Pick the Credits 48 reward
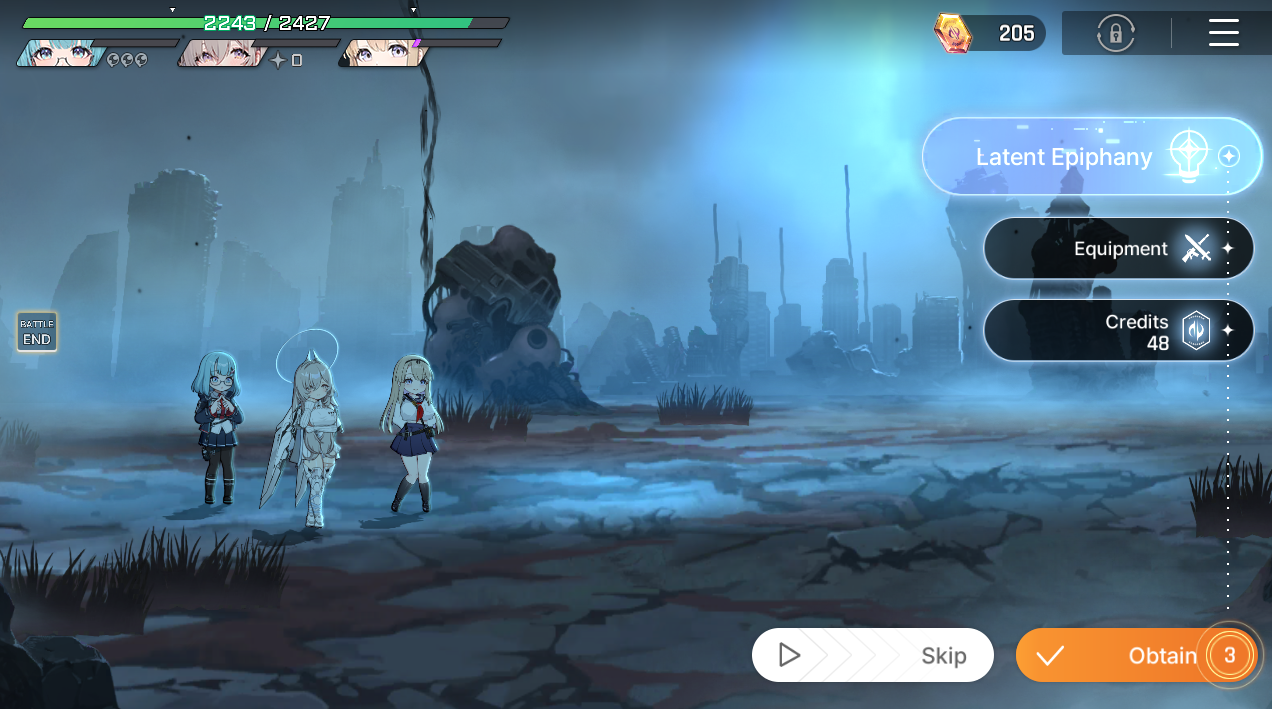This screenshot has width=1272, height=709. pyautogui.click(x=1118, y=330)
